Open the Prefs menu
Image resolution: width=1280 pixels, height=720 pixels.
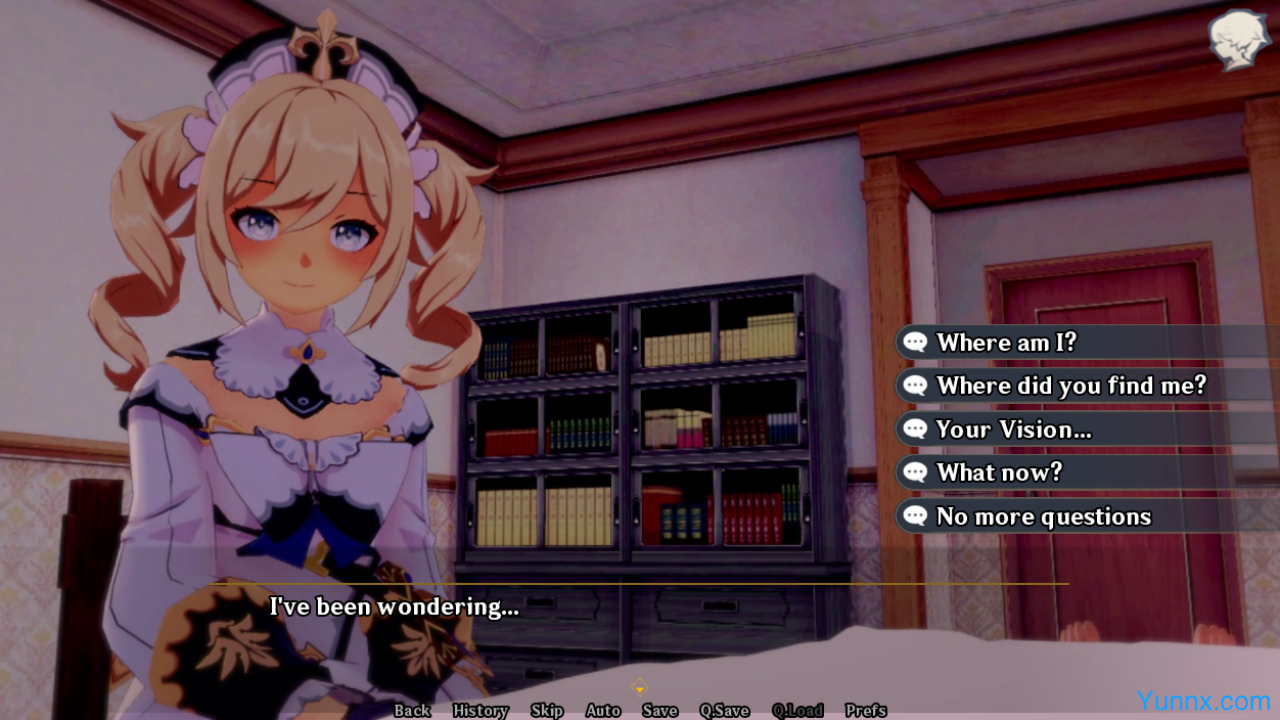866,711
